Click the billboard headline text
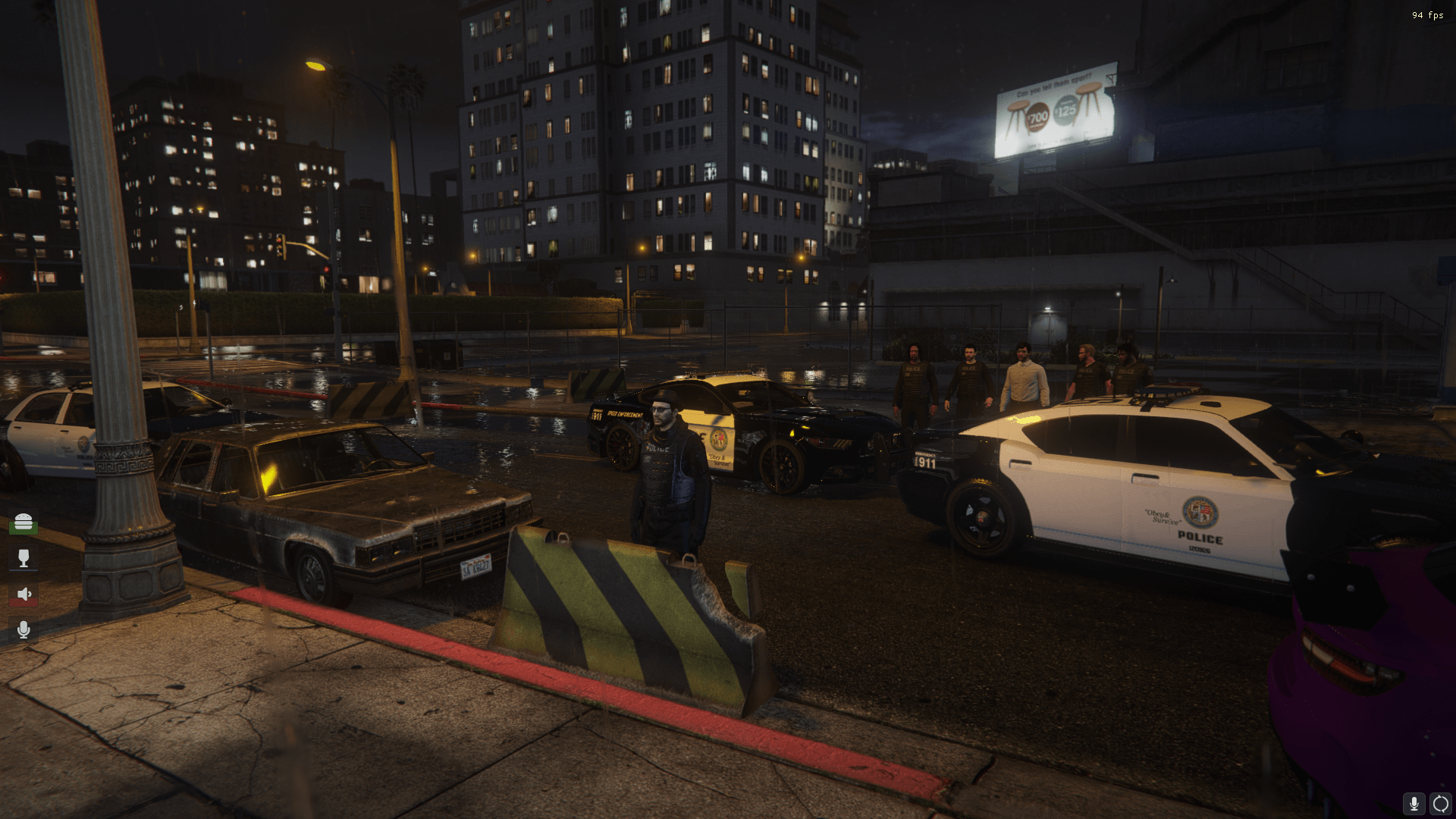 (x=1055, y=83)
